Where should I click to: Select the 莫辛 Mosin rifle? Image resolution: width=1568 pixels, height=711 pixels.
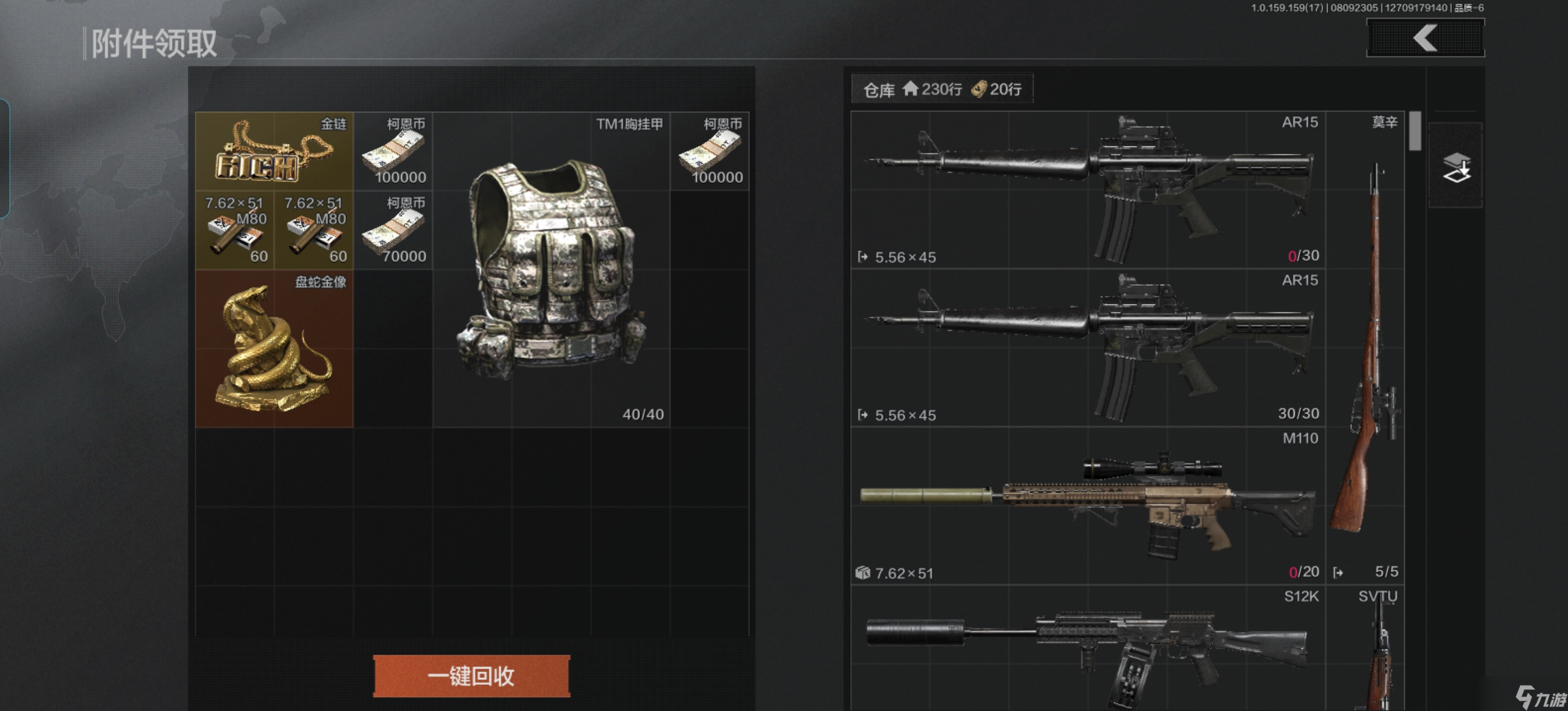[x=1365, y=347]
